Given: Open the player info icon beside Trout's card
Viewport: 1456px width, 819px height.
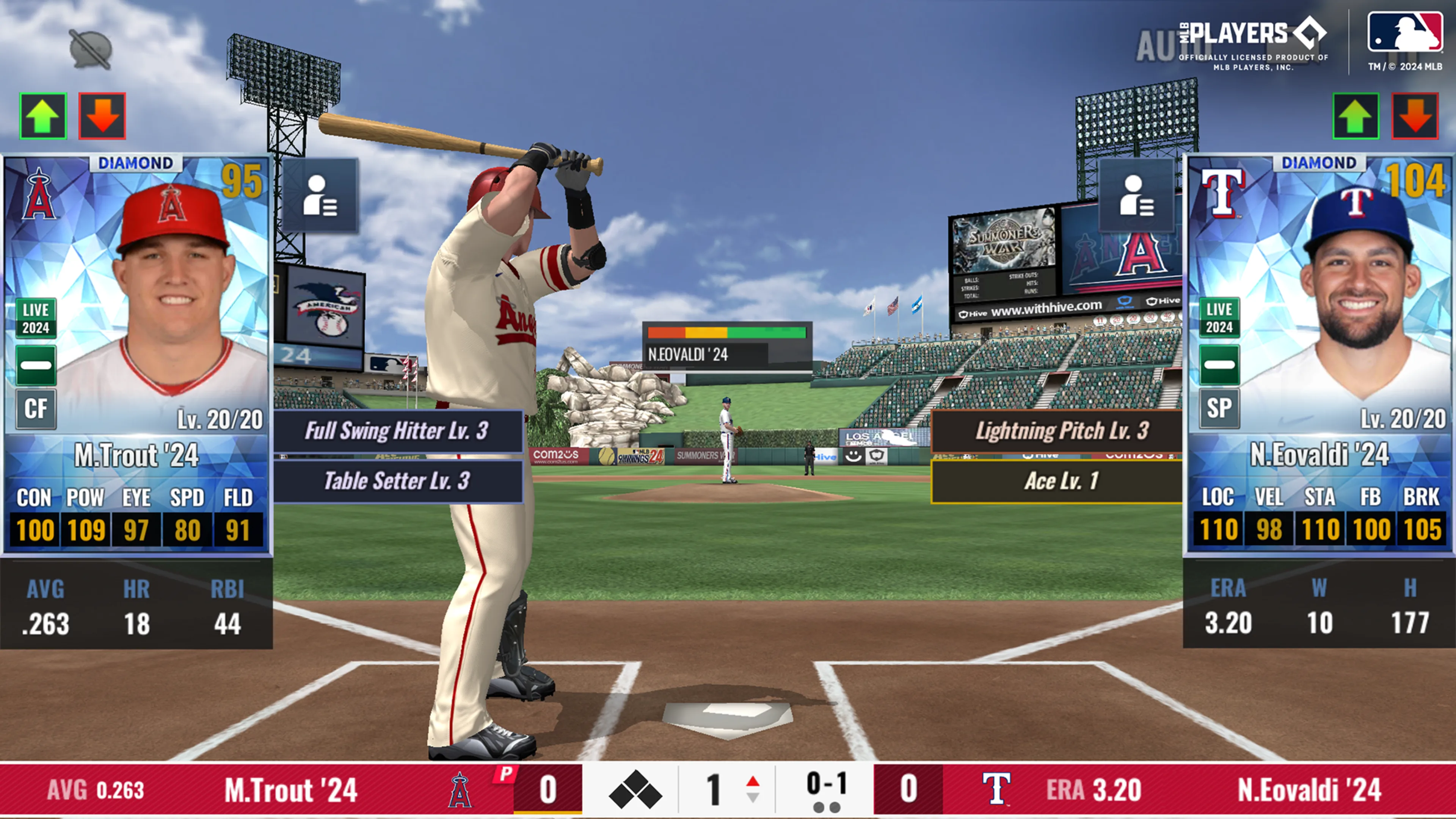Looking at the screenshot, I should point(320,196).
